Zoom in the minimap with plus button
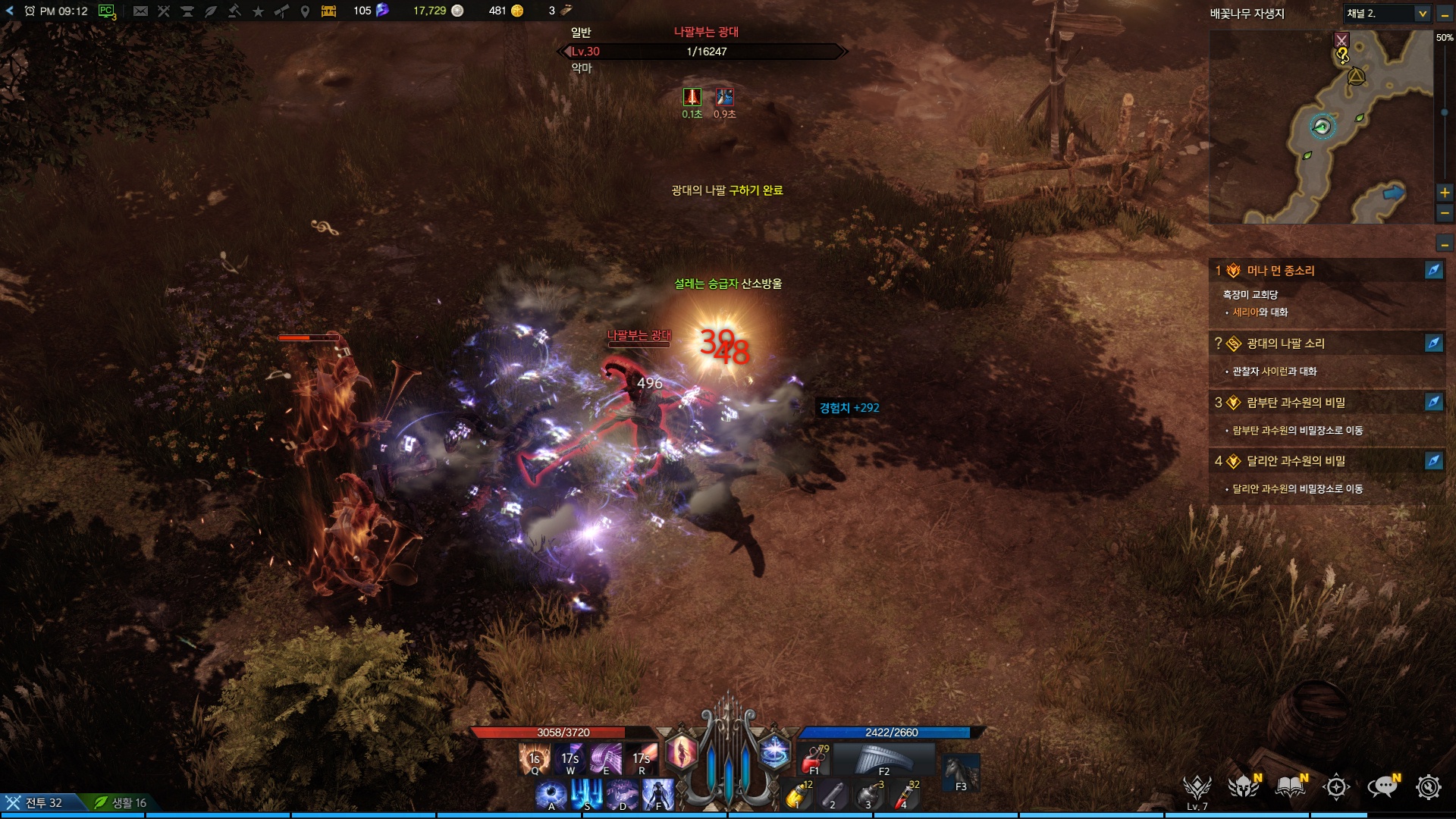Screen dimensions: 1456x819 1445,193
